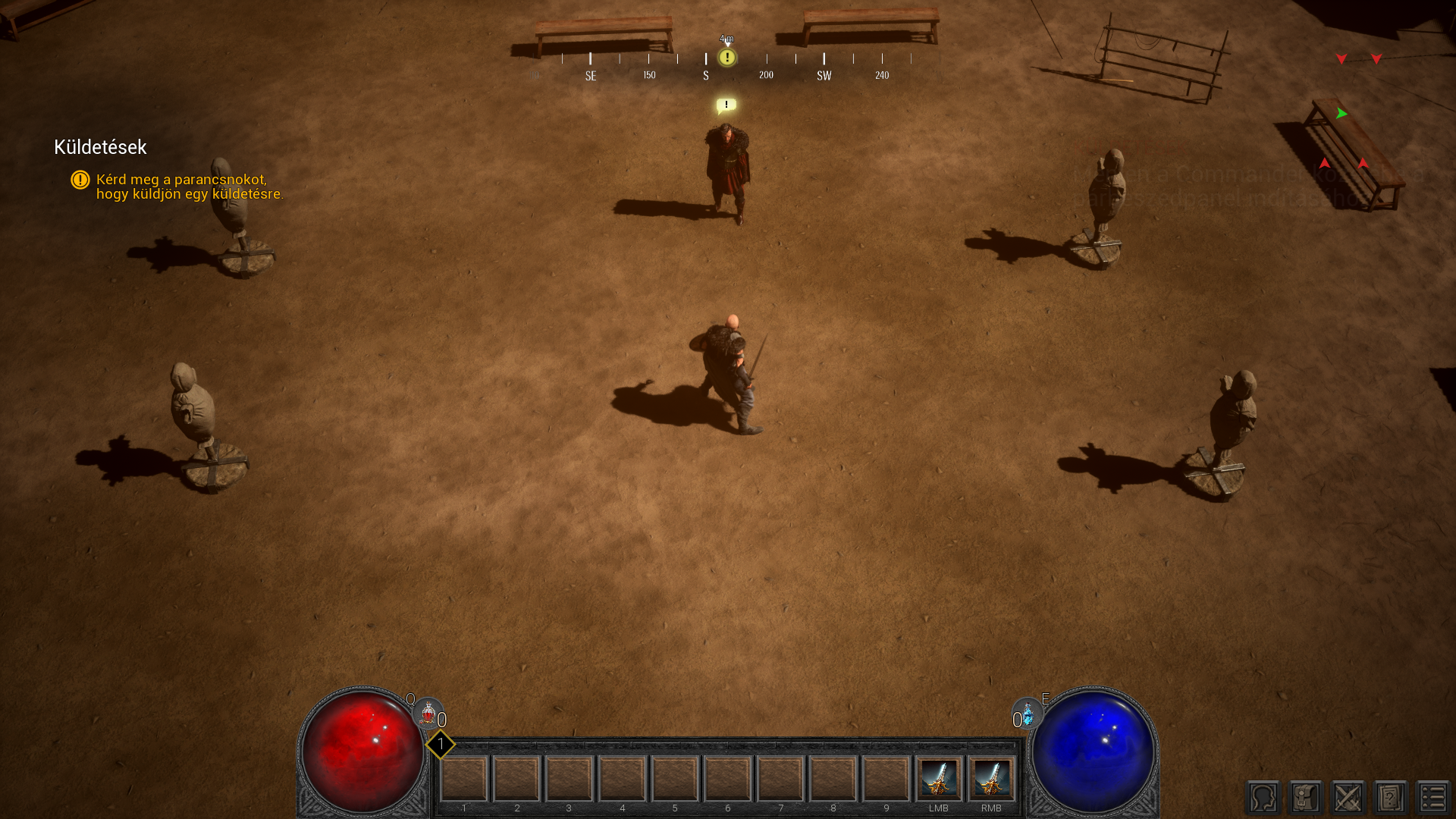Use the red health potion
This screenshot has width=1456, height=819.
428,714
